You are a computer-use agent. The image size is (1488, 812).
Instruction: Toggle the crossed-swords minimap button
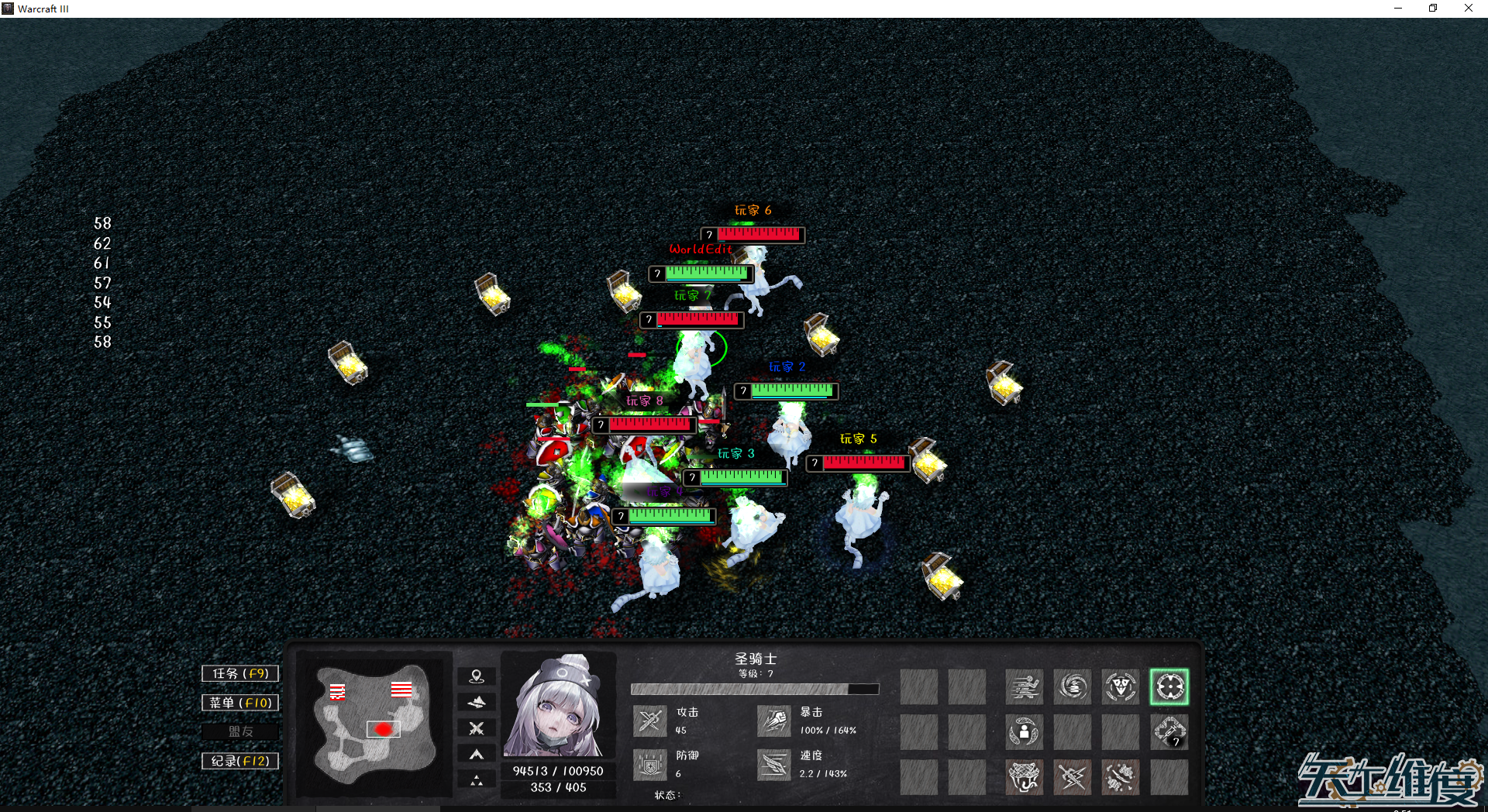click(x=477, y=728)
